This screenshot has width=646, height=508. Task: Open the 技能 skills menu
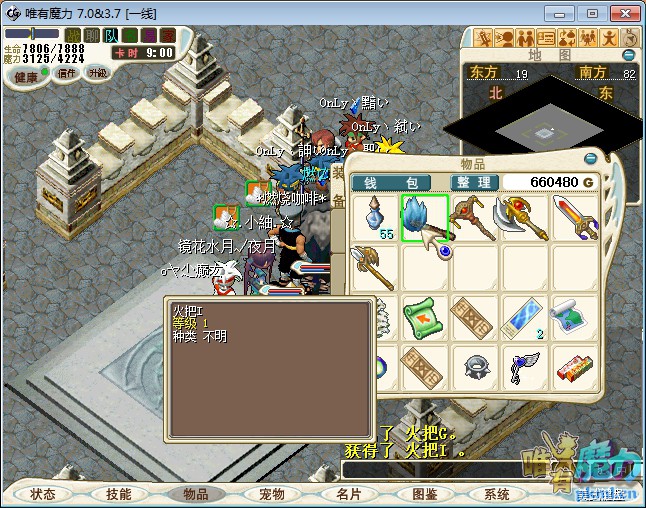(x=119, y=495)
